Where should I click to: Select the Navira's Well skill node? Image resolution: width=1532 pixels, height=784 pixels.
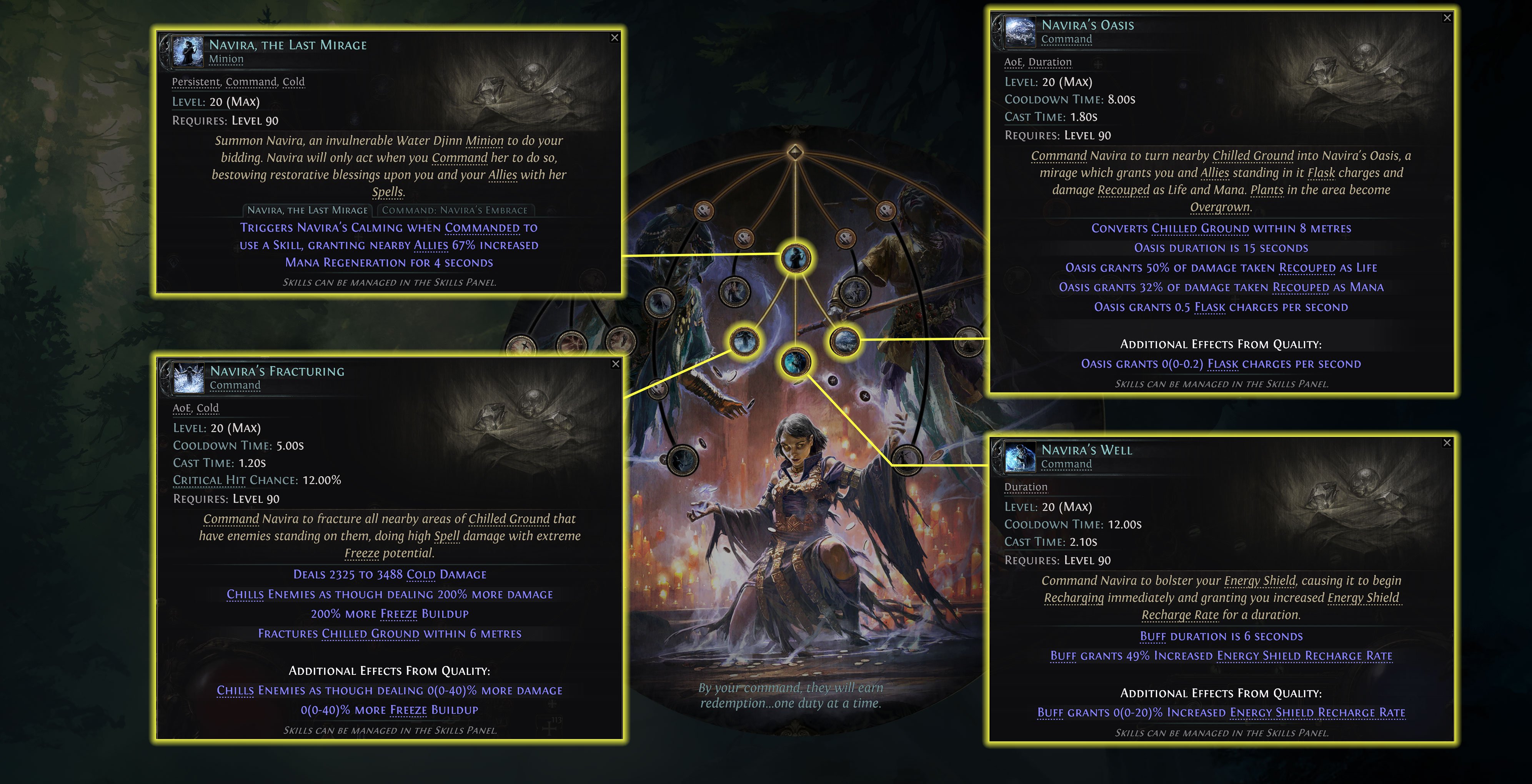pyautogui.click(x=796, y=363)
